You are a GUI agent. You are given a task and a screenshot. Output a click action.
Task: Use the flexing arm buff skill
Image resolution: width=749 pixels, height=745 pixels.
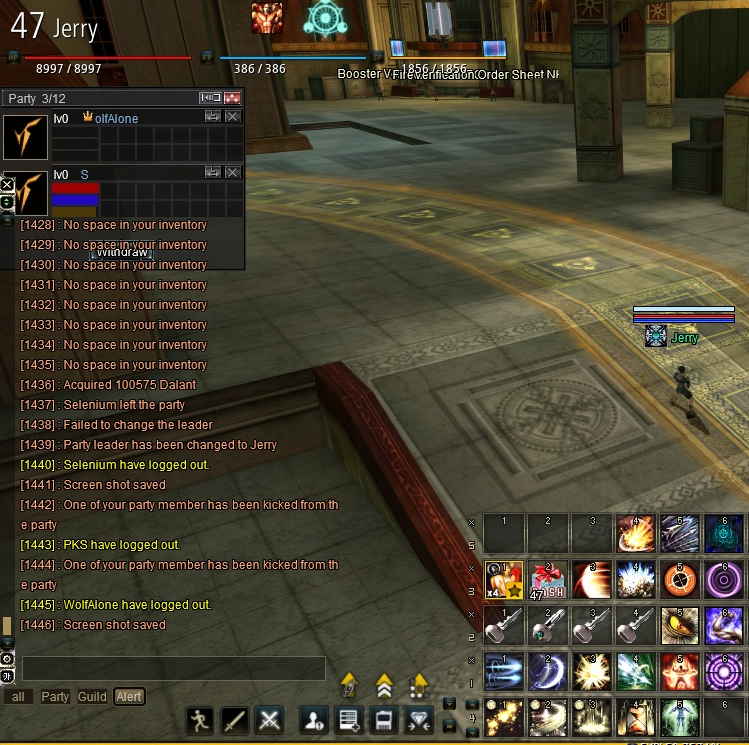pyautogui.click(x=724, y=626)
